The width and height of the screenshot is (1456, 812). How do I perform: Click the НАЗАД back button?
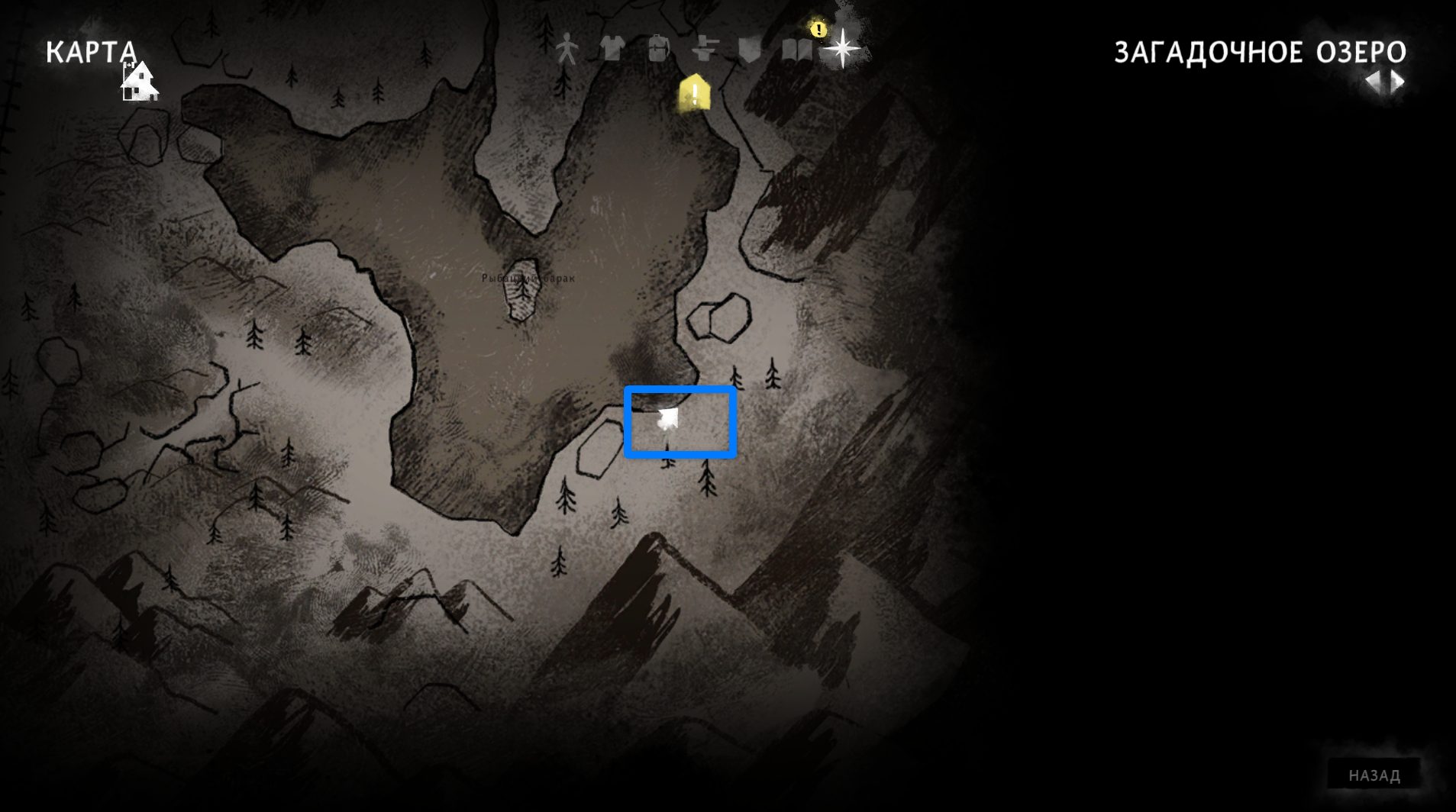click(x=1374, y=775)
